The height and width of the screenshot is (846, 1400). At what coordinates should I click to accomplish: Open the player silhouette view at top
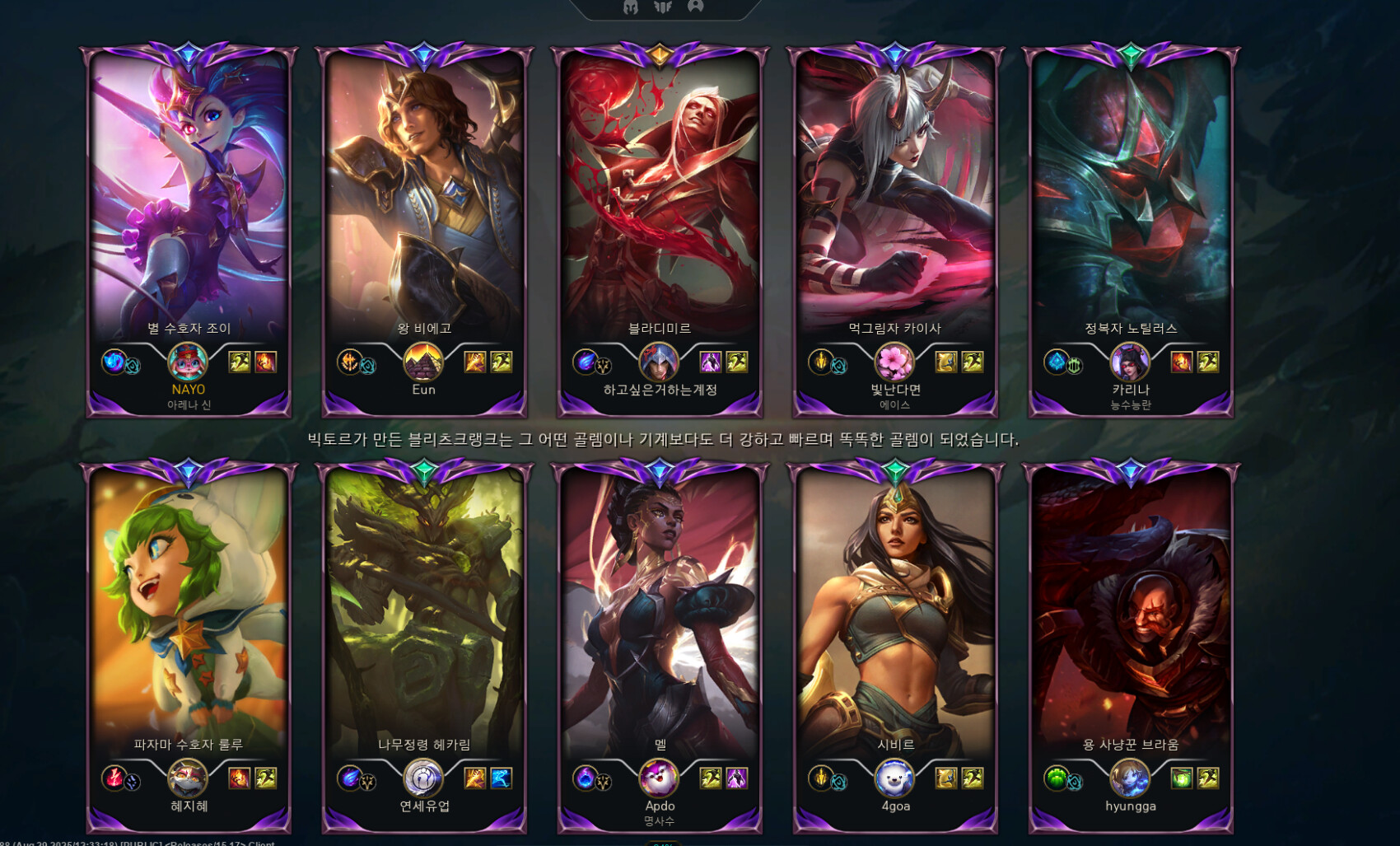tap(696, 7)
